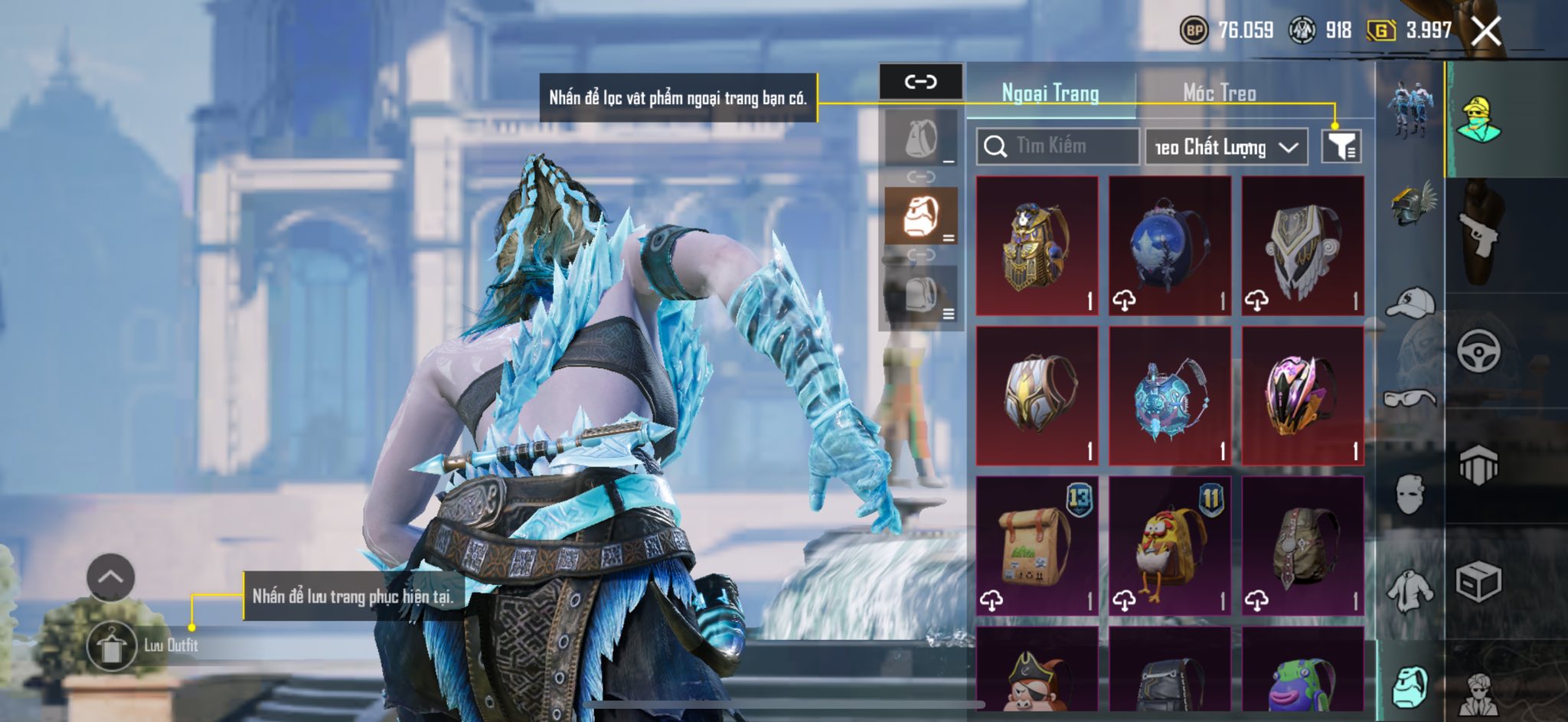The width and height of the screenshot is (1568, 722).
Task: Choose the blue starry round backpack
Action: pyautogui.click(x=1169, y=246)
